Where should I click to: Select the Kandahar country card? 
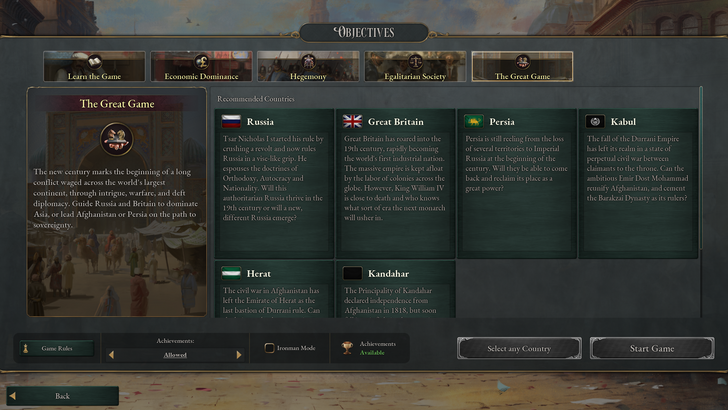pyautogui.click(x=396, y=290)
